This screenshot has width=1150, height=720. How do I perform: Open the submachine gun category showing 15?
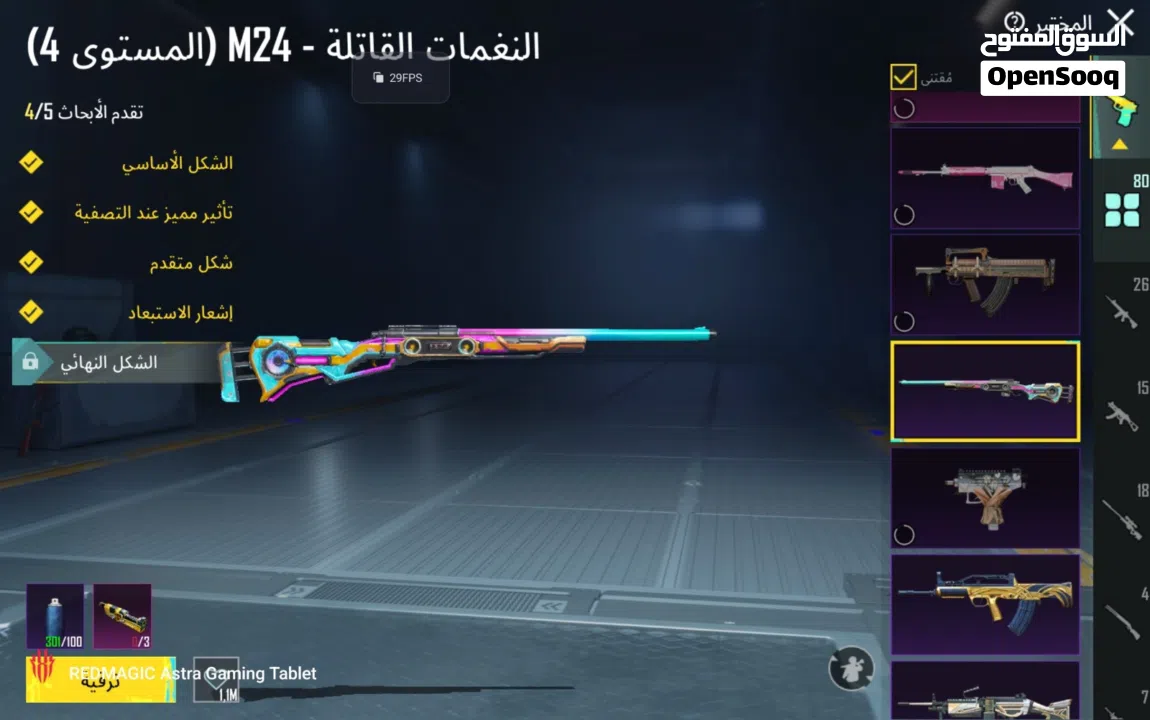[1121, 412]
